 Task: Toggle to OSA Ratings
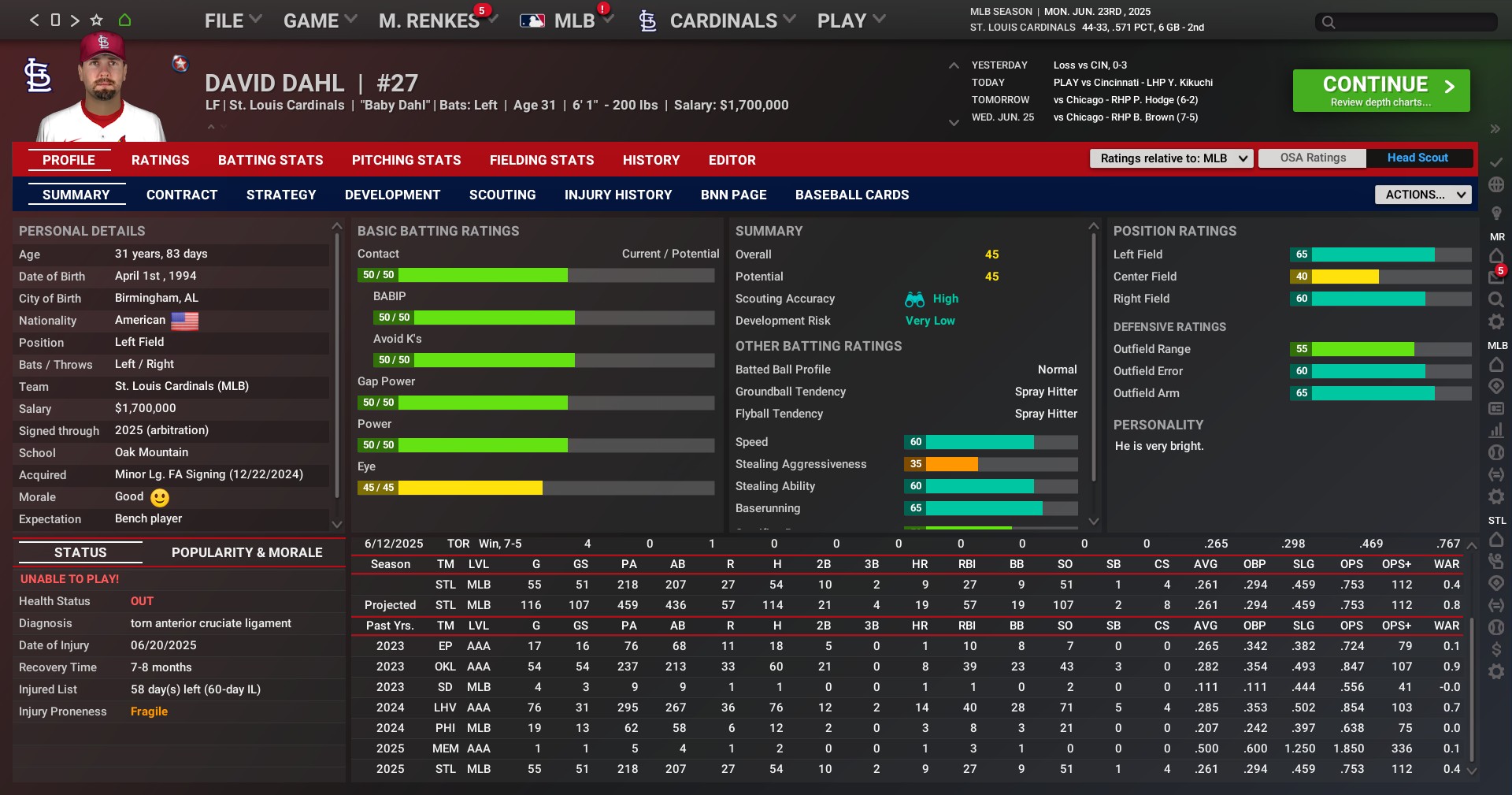[1313, 158]
